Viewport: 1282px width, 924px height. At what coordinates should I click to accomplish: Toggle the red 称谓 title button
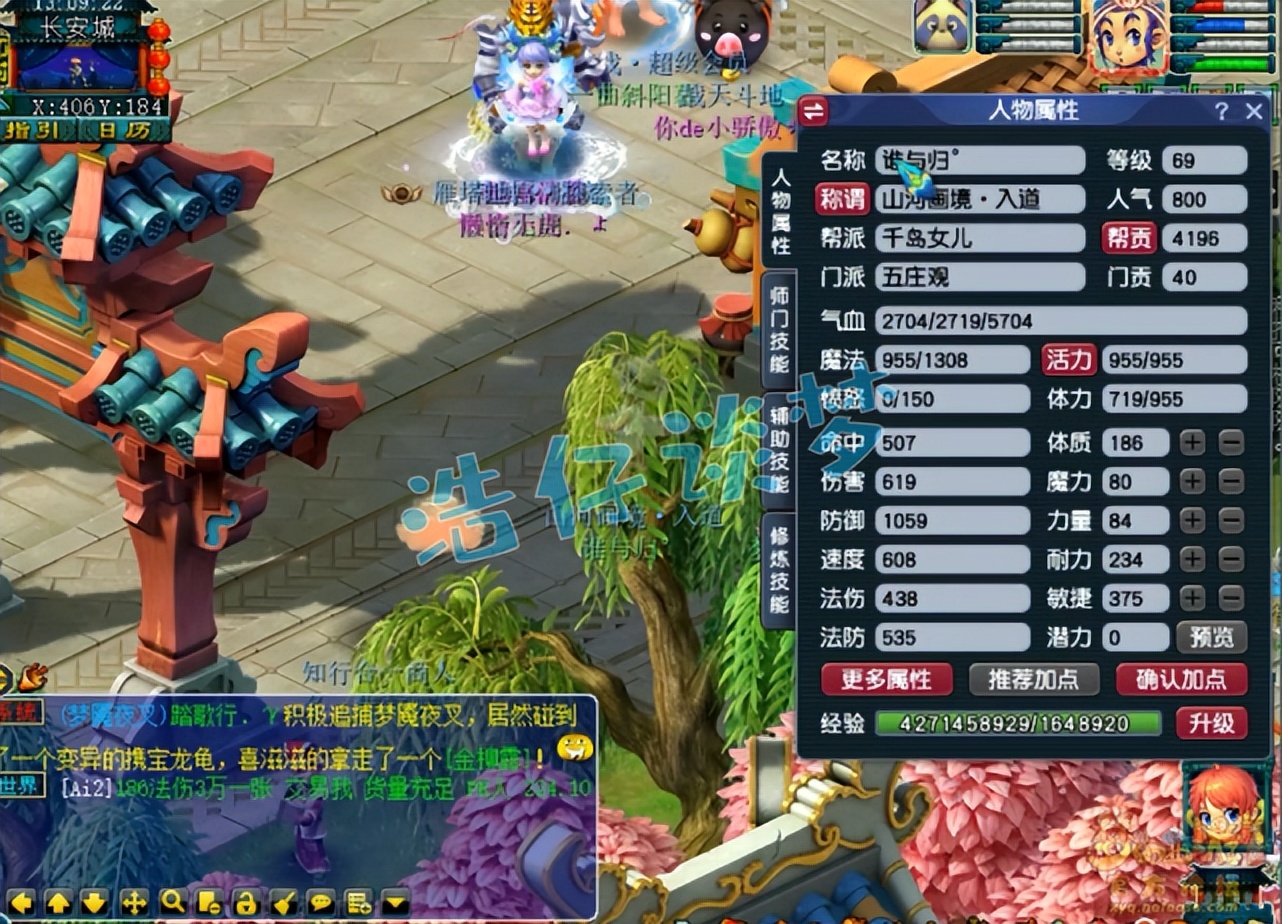(x=841, y=199)
